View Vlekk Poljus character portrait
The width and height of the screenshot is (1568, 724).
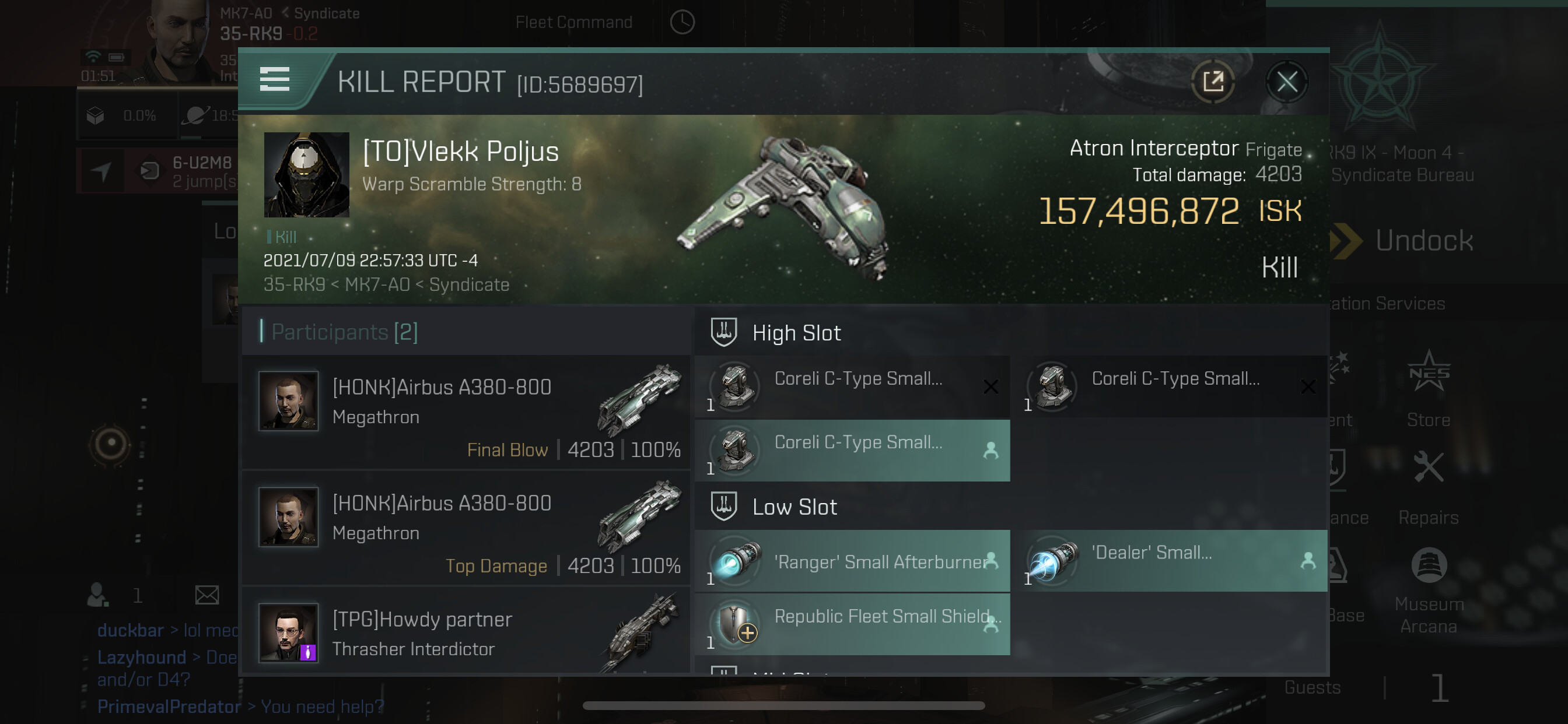coord(306,175)
